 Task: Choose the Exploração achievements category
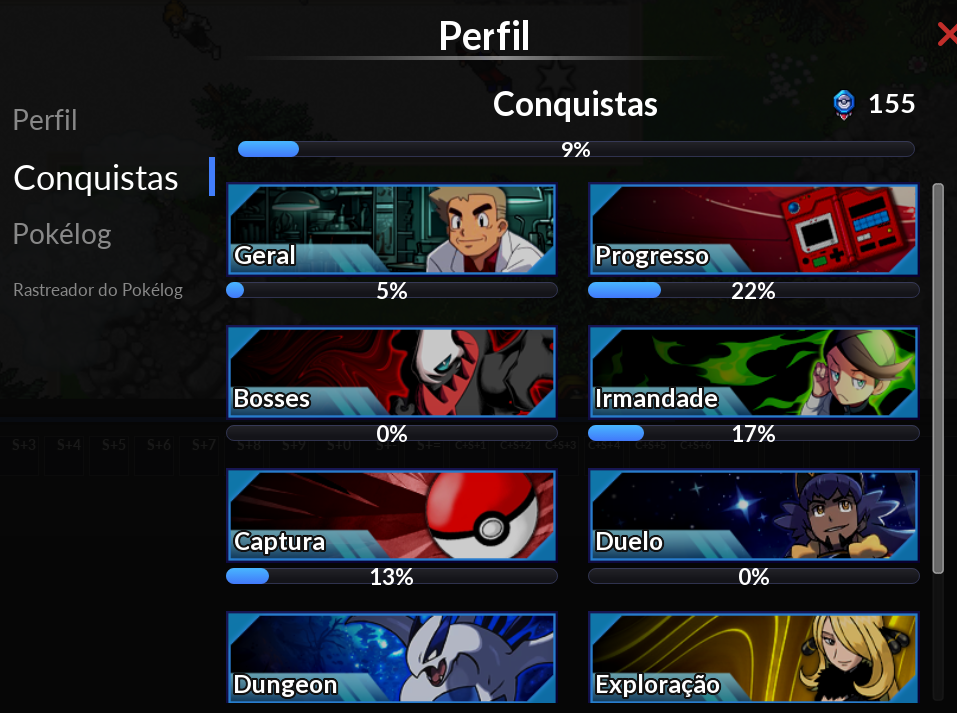(753, 658)
